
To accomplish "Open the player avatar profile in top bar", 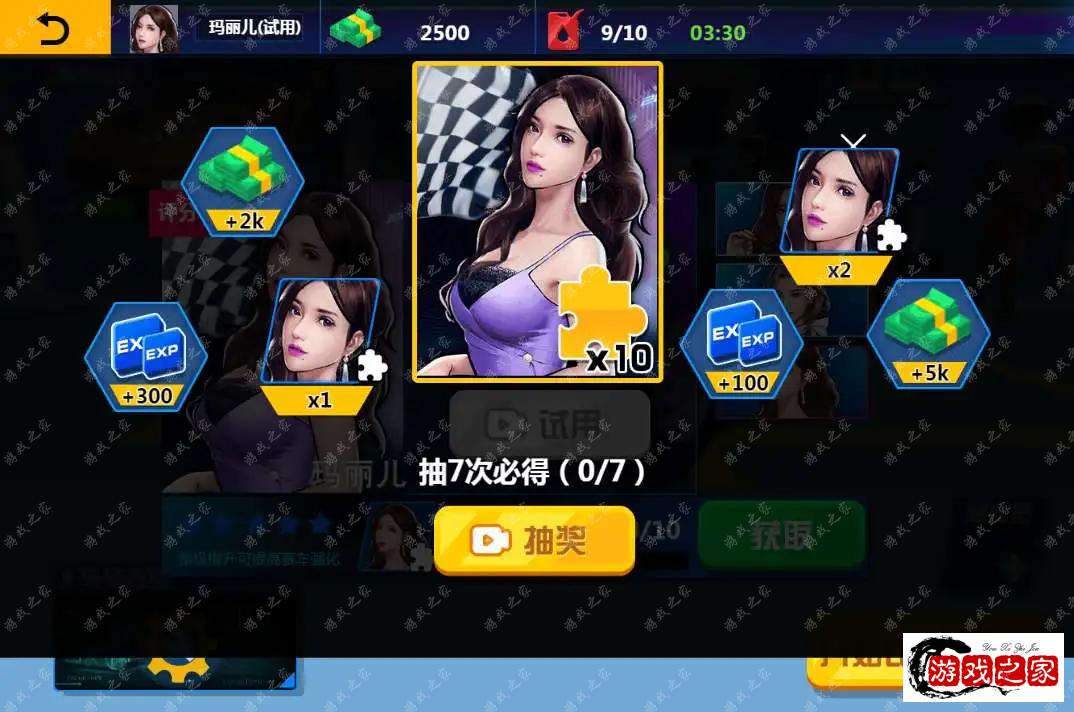I will [x=154, y=30].
